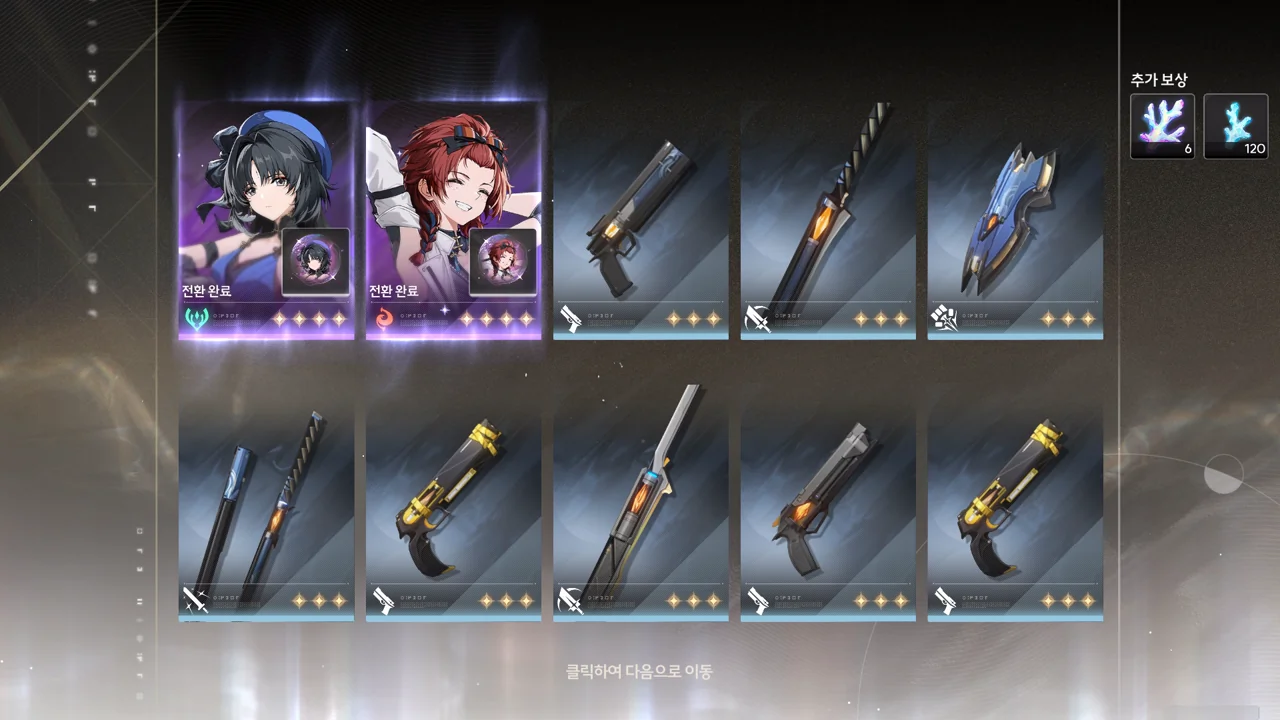The image size is (1280, 720).
Task: Pick the black broadblade with twisted hilt card
Action: (828, 220)
